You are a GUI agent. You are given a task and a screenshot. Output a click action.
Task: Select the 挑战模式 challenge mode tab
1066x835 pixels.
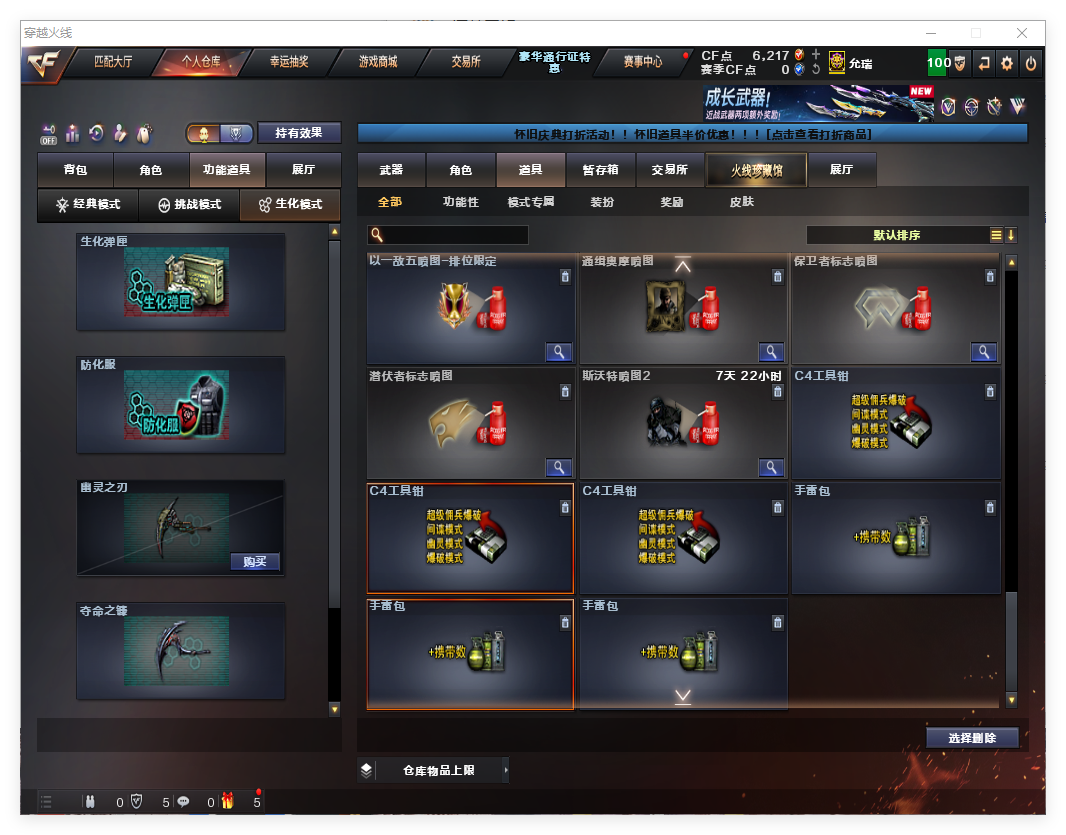pos(190,204)
